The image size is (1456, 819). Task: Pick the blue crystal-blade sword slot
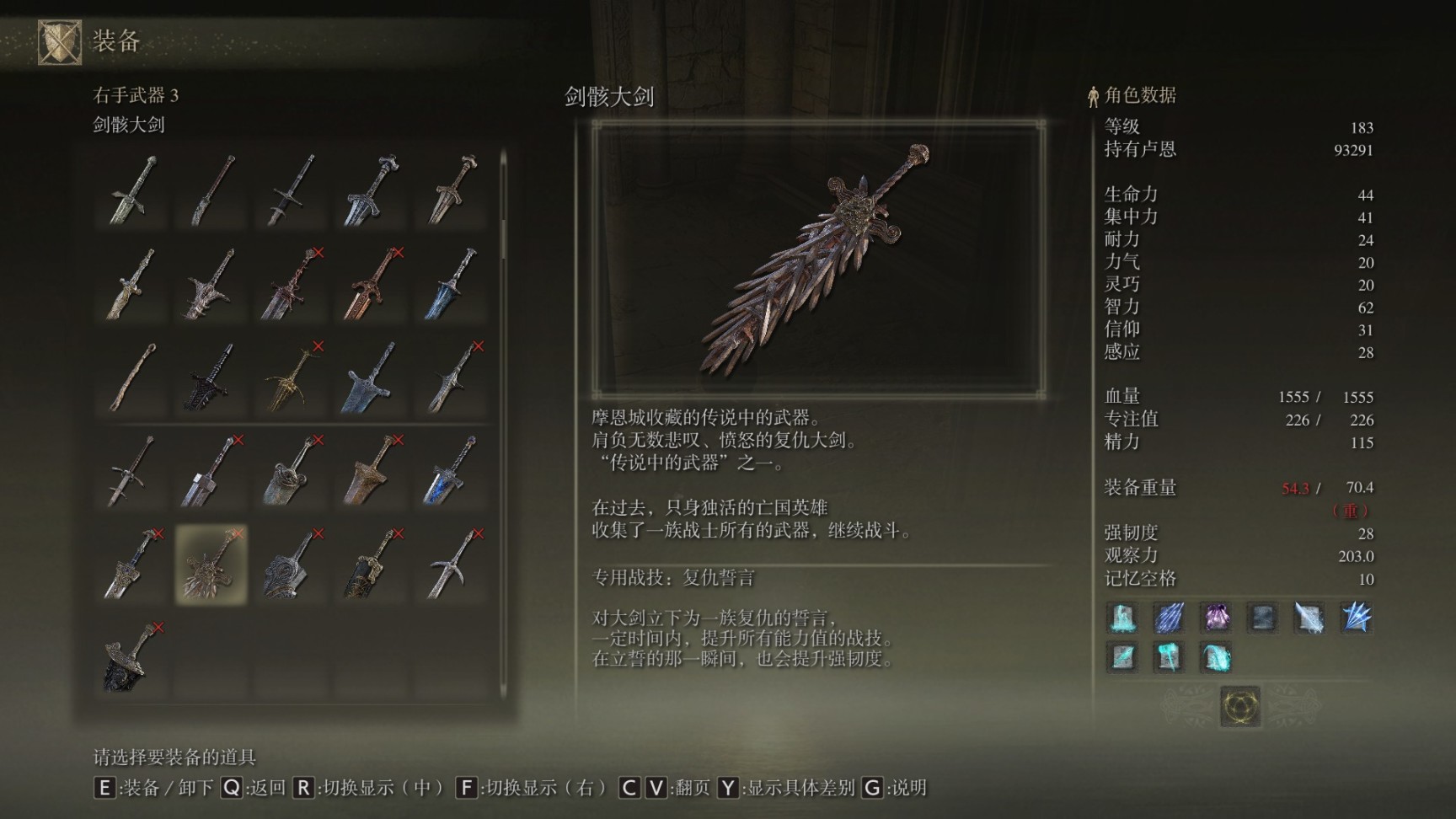[451, 284]
